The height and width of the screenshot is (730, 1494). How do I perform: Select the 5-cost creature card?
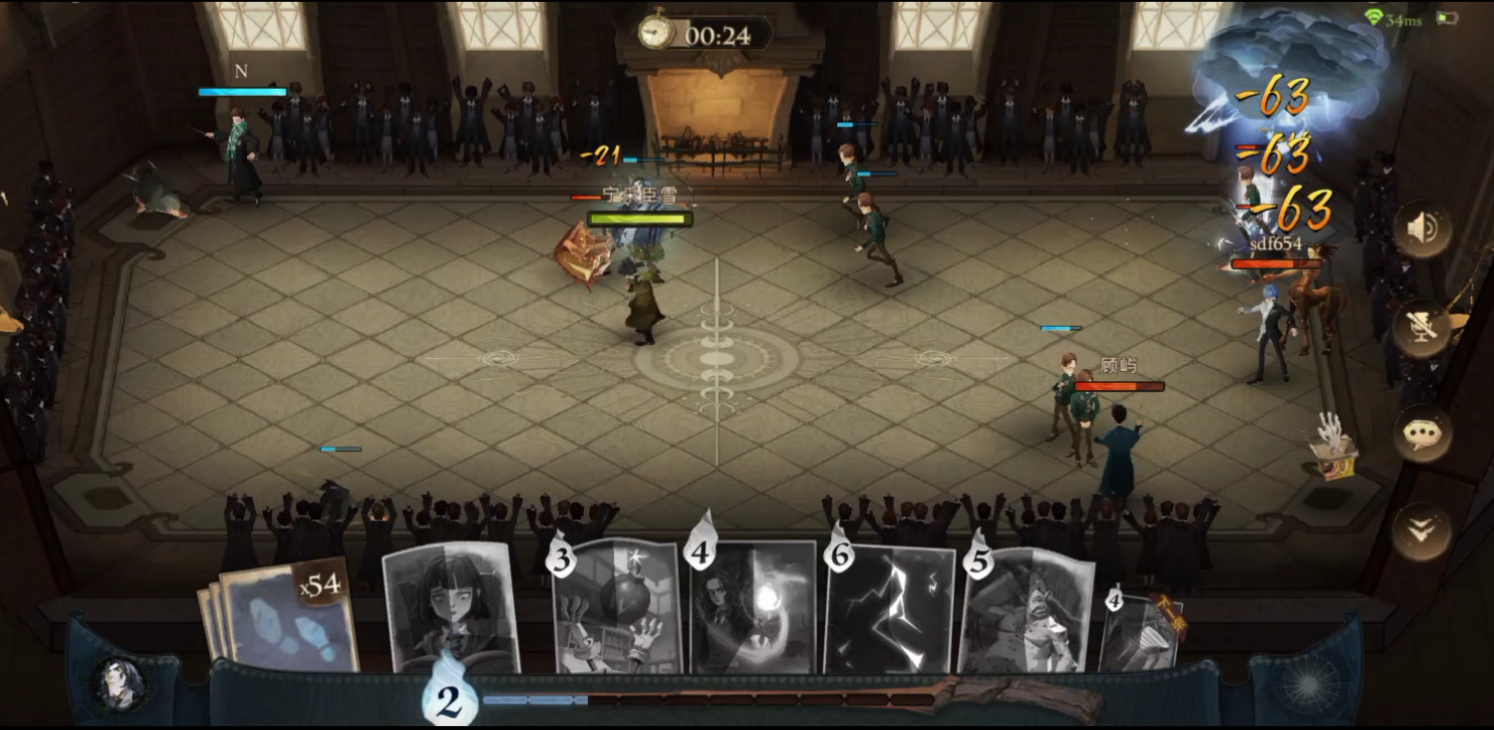point(1026,612)
